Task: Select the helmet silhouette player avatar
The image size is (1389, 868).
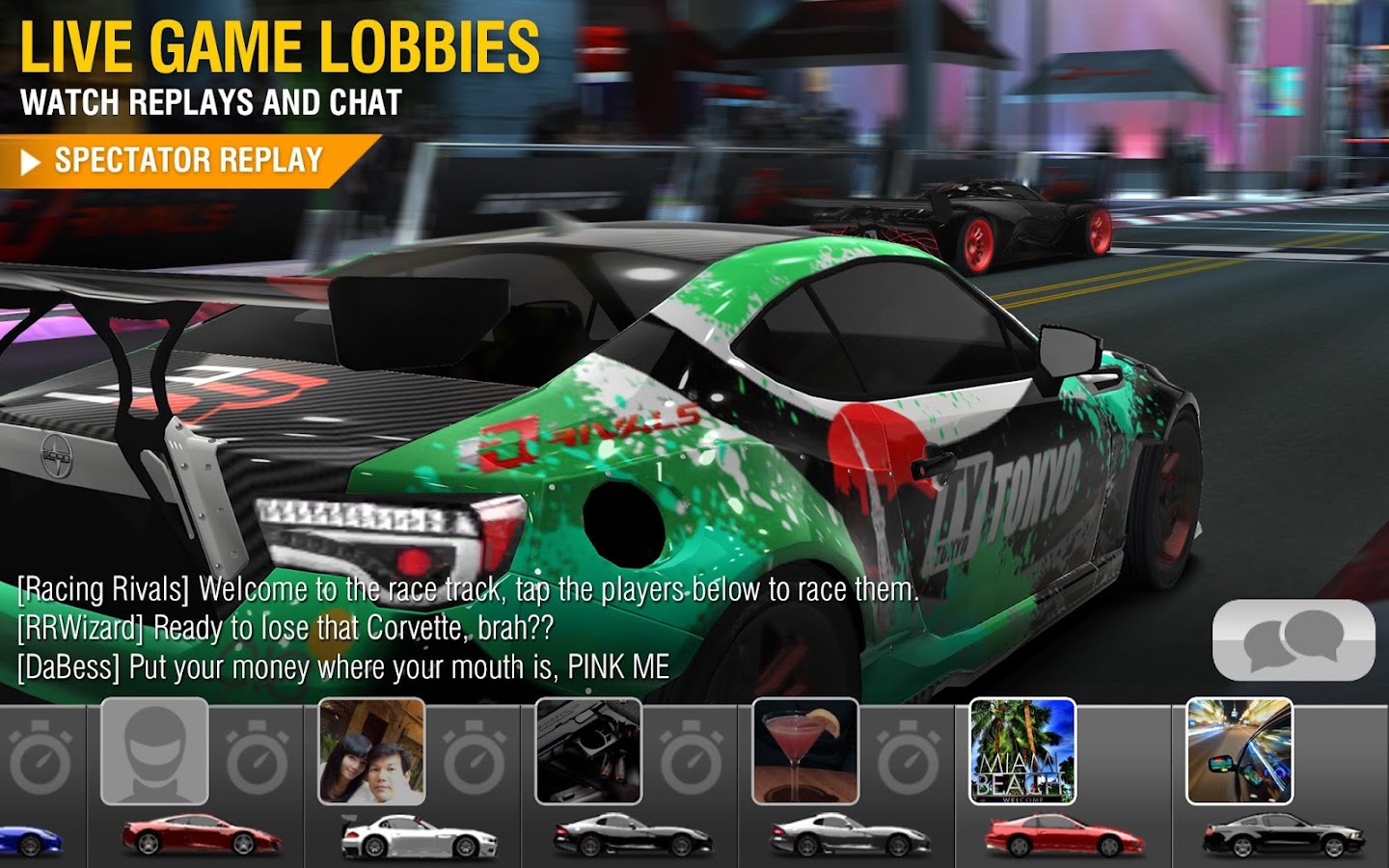Action: click(x=154, y=750)
